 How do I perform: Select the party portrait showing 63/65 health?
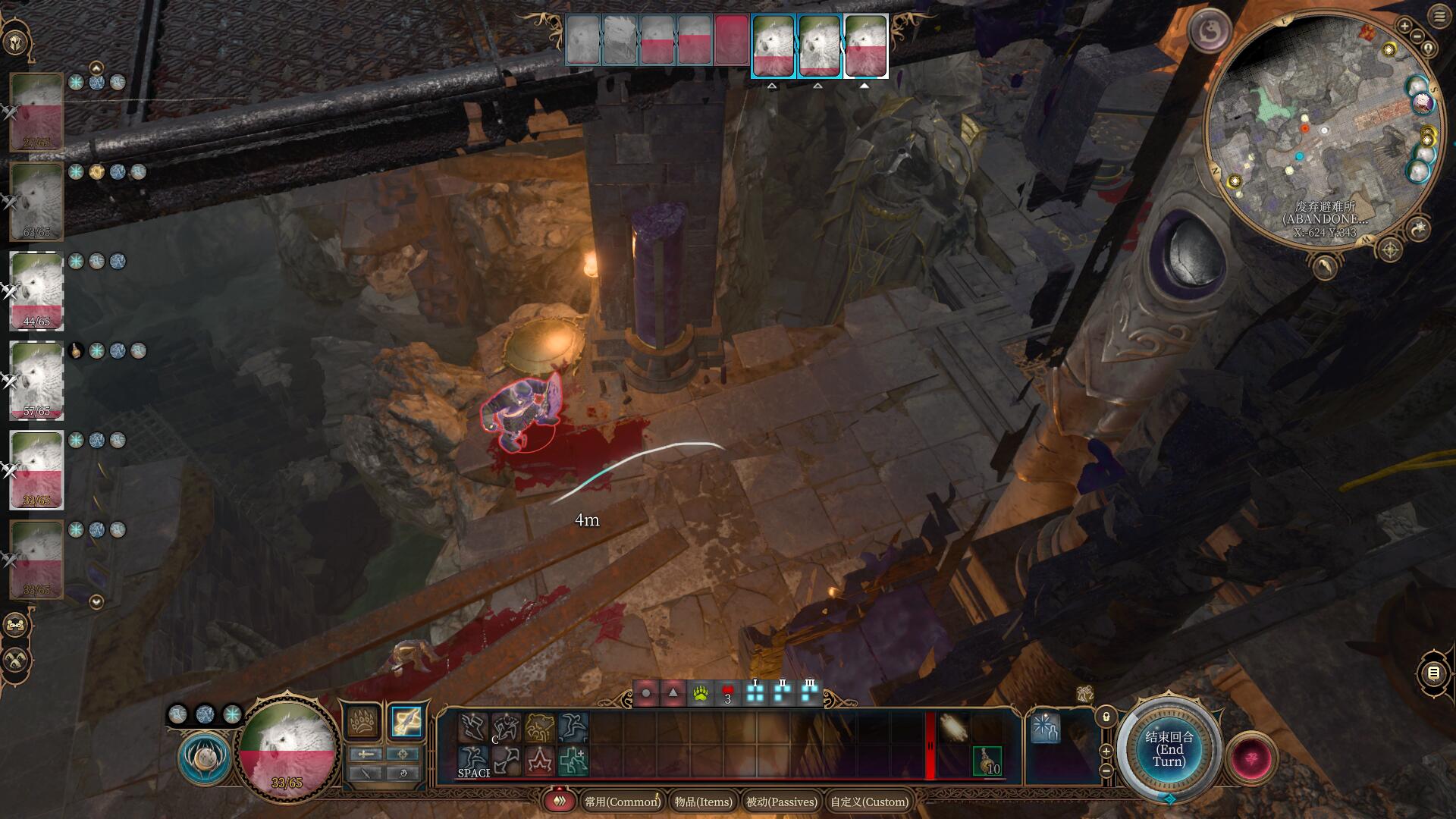36,201
